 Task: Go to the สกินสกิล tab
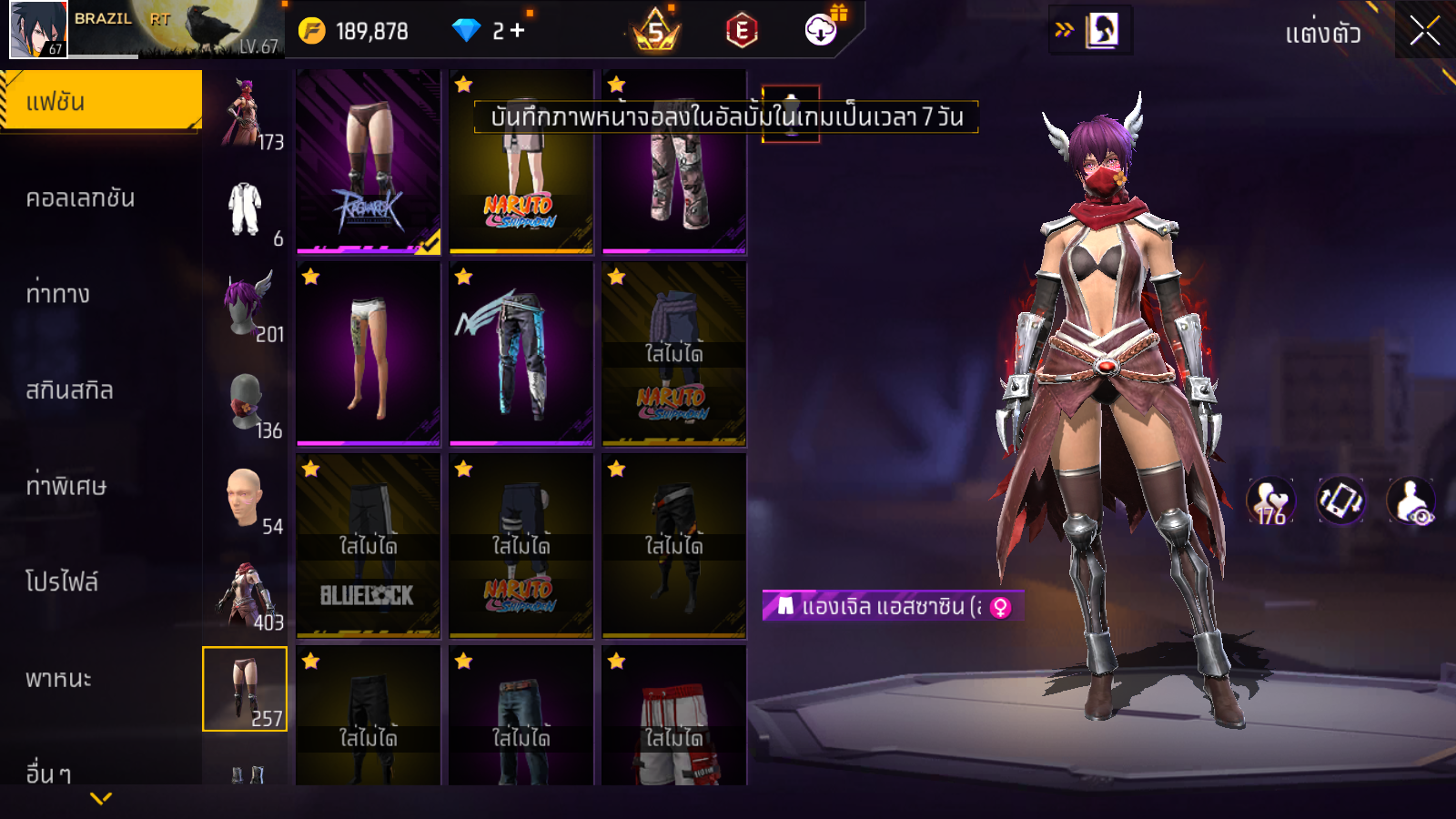tap(70, 390)
